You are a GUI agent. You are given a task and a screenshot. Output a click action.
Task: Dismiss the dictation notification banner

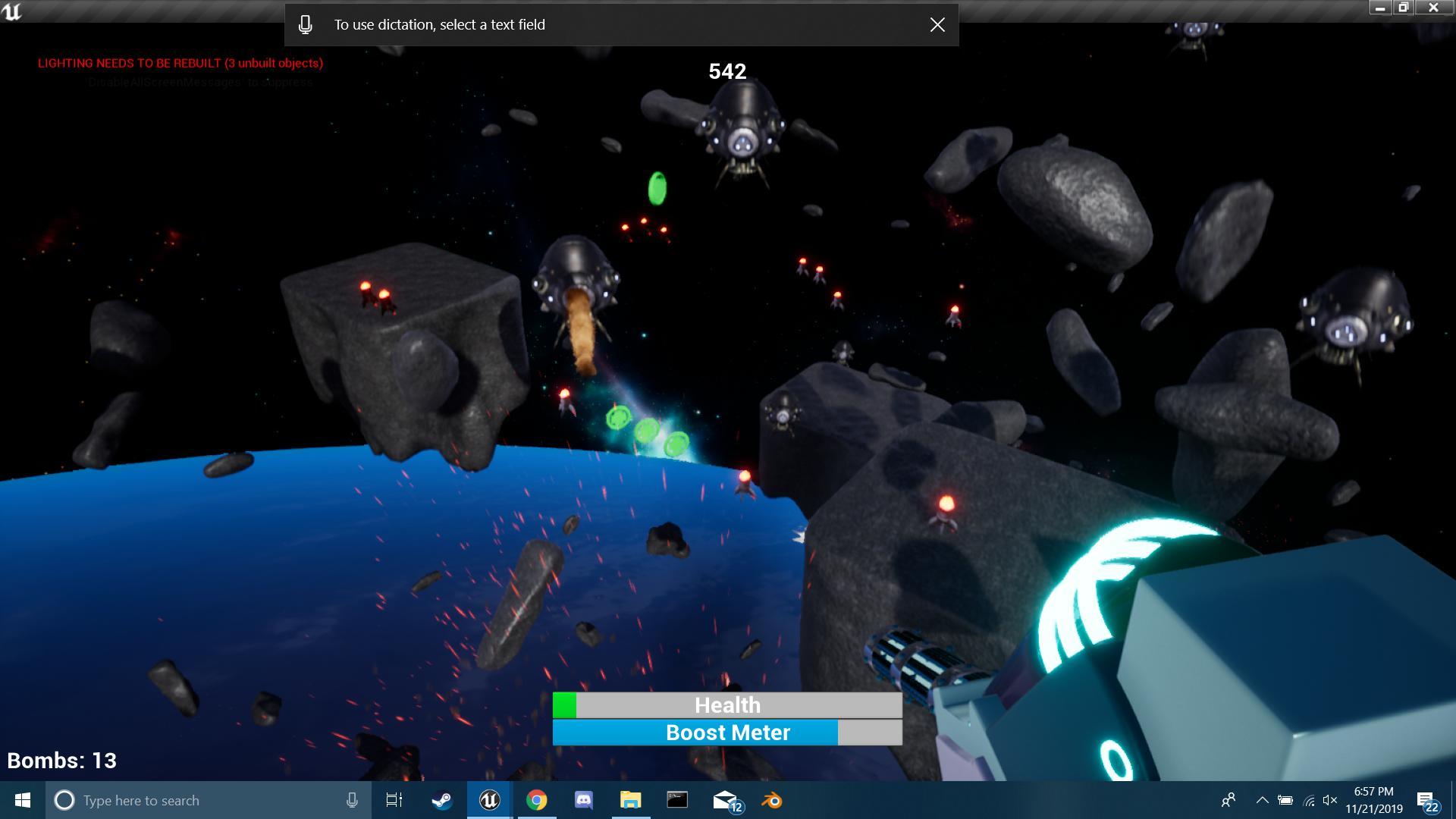937,24
